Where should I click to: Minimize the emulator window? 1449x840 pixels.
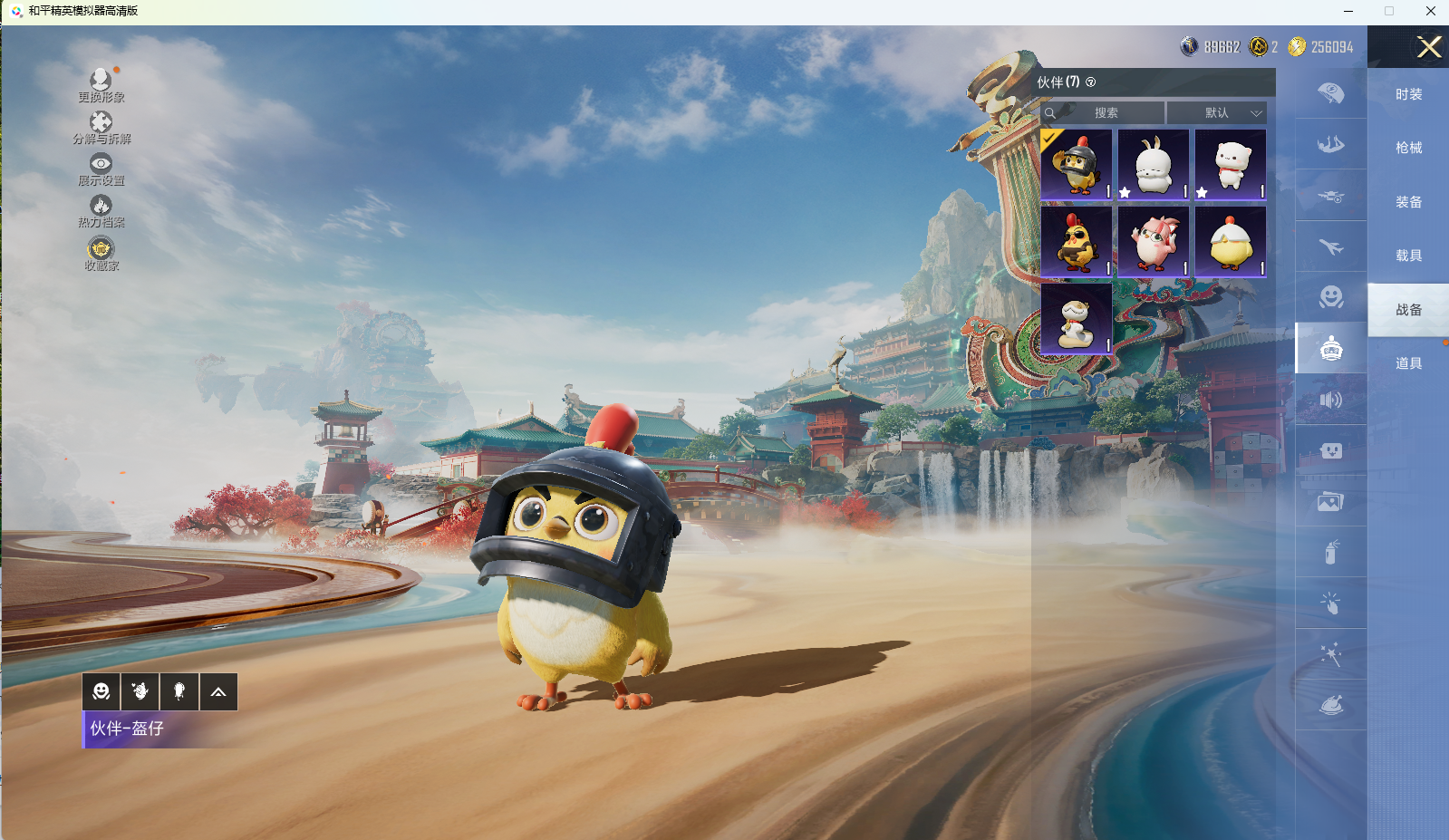[1348, 11]
